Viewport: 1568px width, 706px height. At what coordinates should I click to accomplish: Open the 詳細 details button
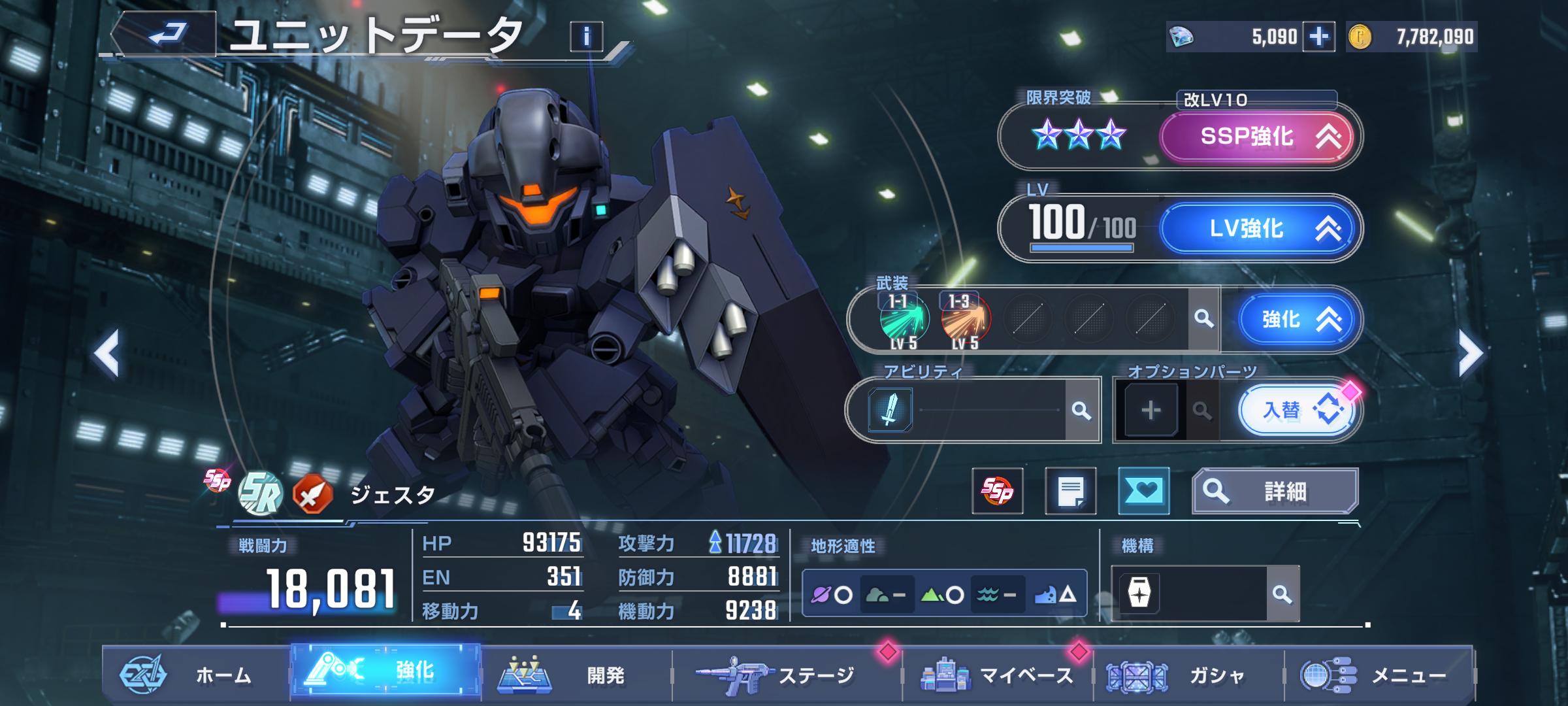[x=1275, y=491]
